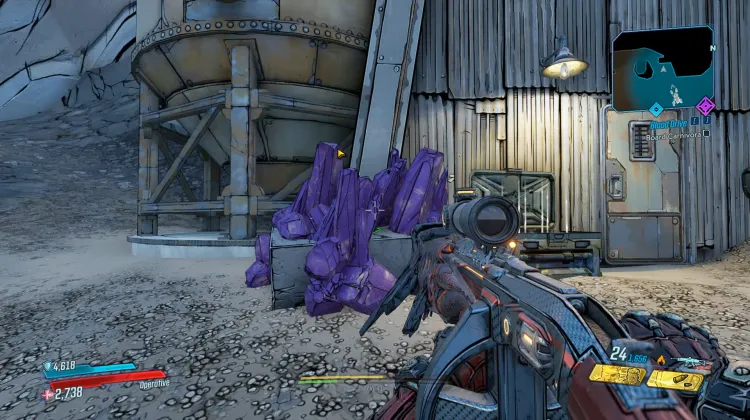Tick the Board Carnivora objective checkbox
The width and height of the screenshot is (750, 420).
(x=706, y=132)
